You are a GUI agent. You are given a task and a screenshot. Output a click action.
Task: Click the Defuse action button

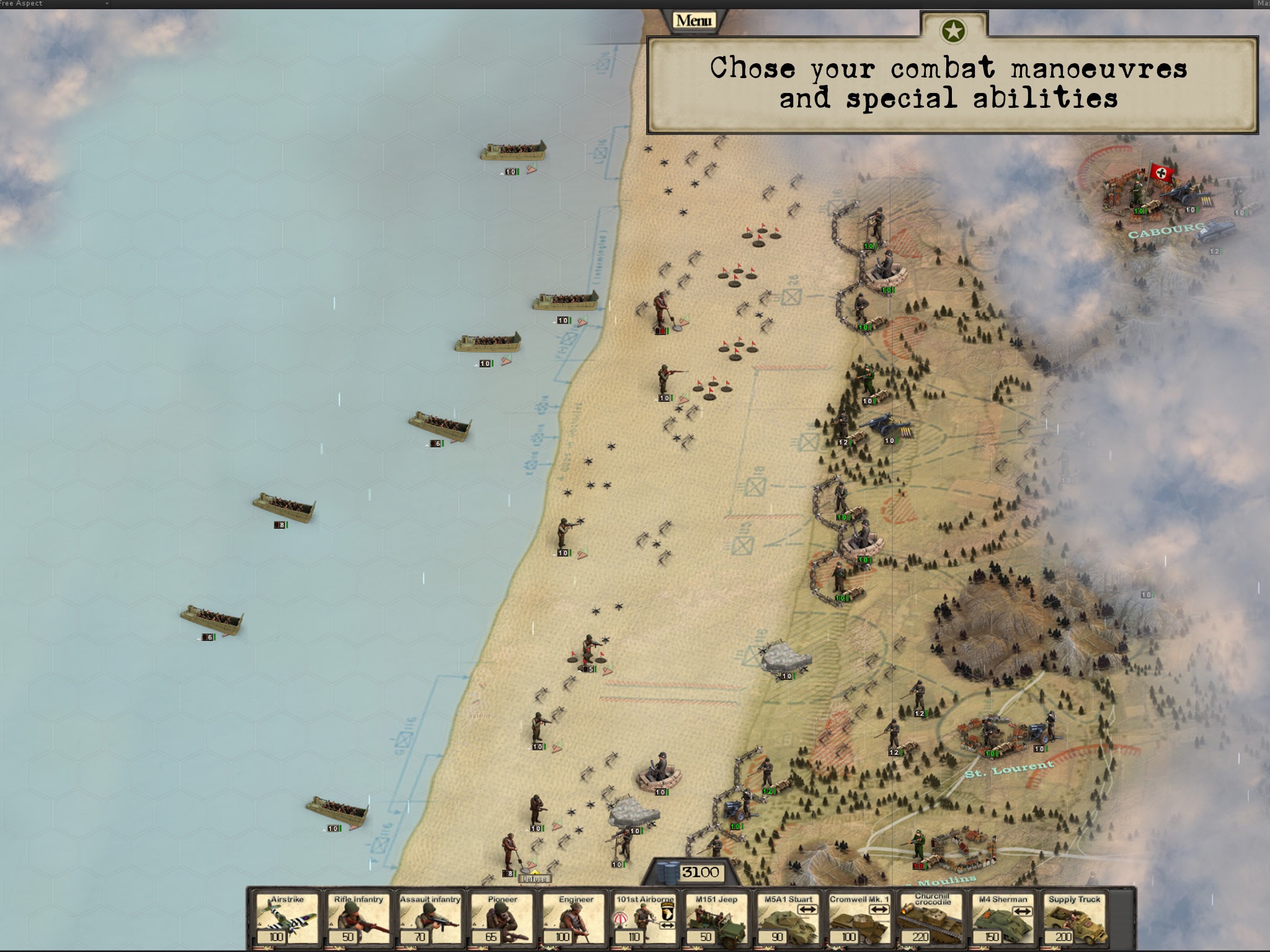[x=535, y=878]
